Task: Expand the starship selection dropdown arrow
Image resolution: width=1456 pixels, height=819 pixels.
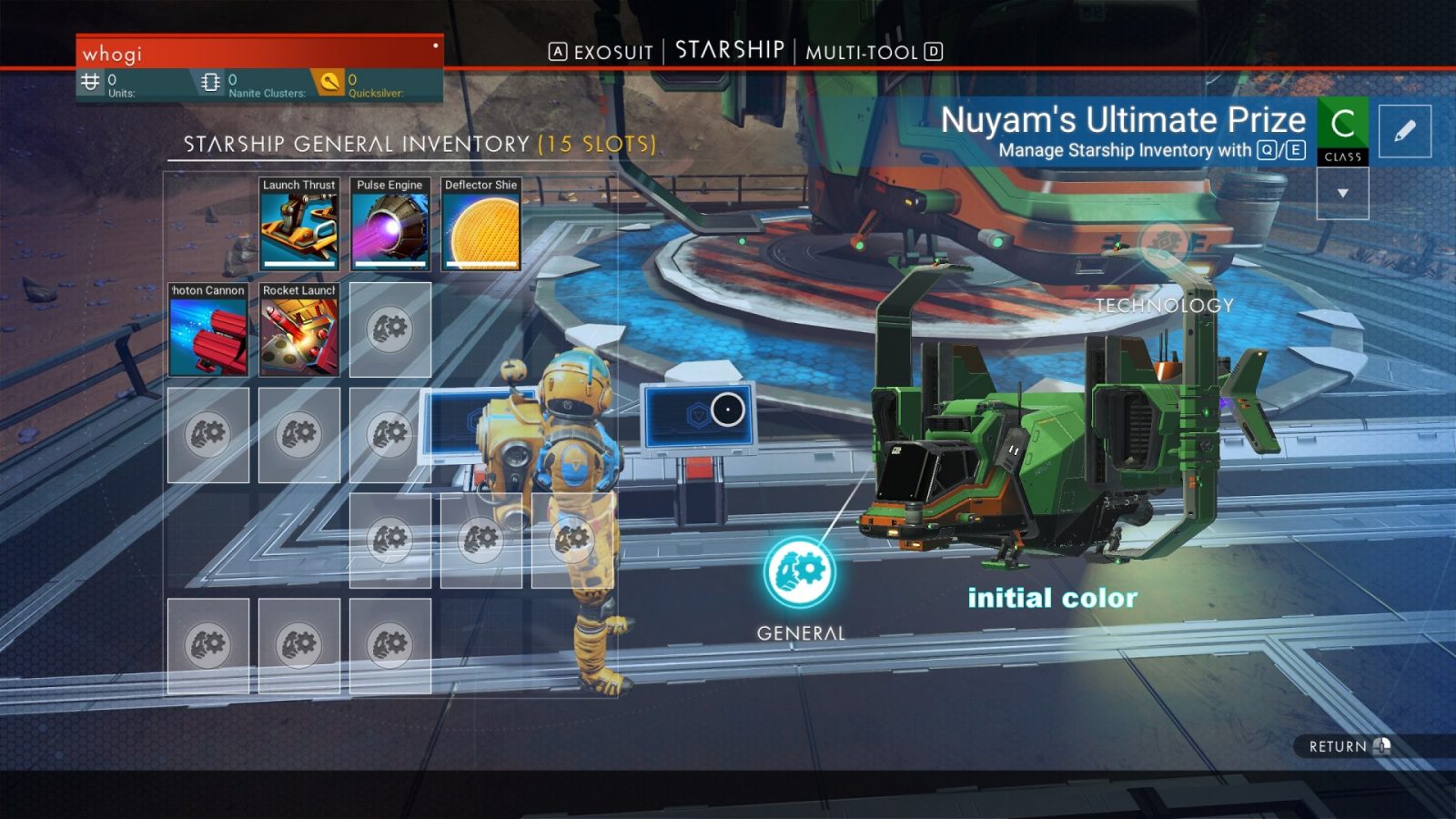Action: [x=1342, y=193]
